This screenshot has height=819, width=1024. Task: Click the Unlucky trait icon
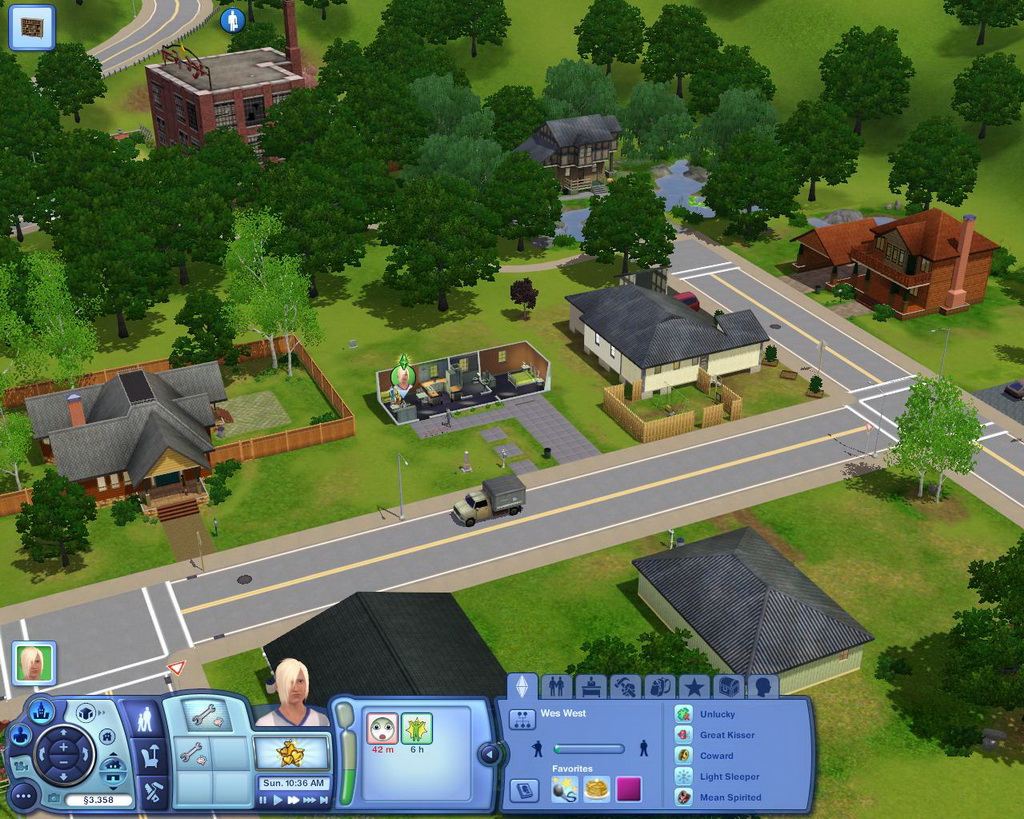pyautogui.click(x=684, y=714)
